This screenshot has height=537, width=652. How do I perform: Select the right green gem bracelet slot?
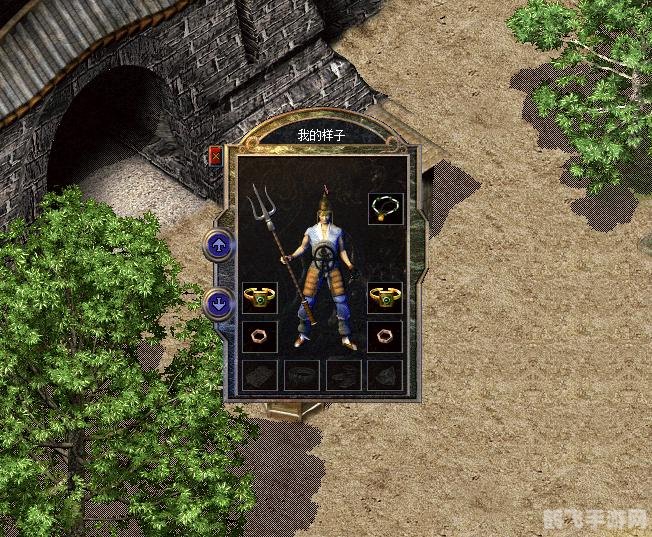tap(385, 297)
